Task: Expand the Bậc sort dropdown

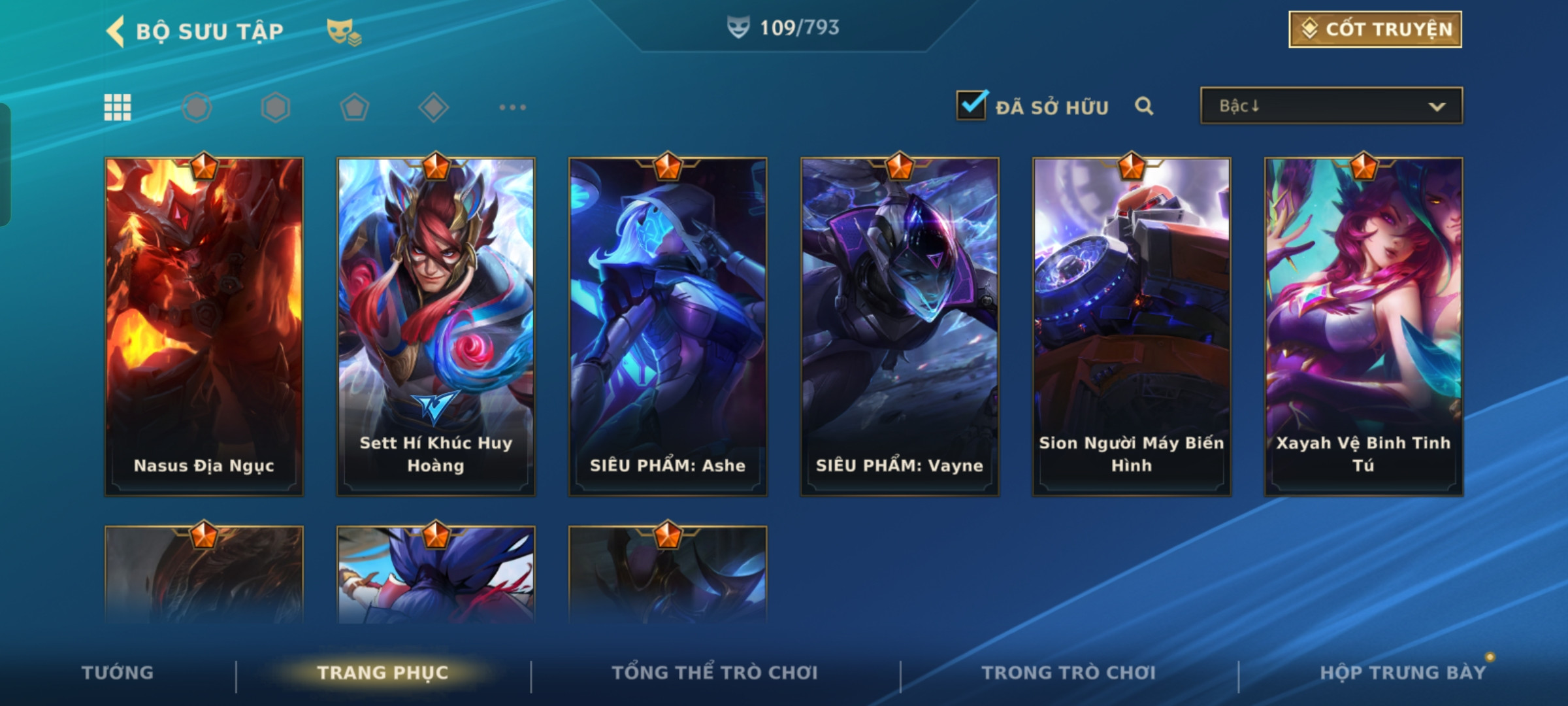Action: pos(1331,106)
